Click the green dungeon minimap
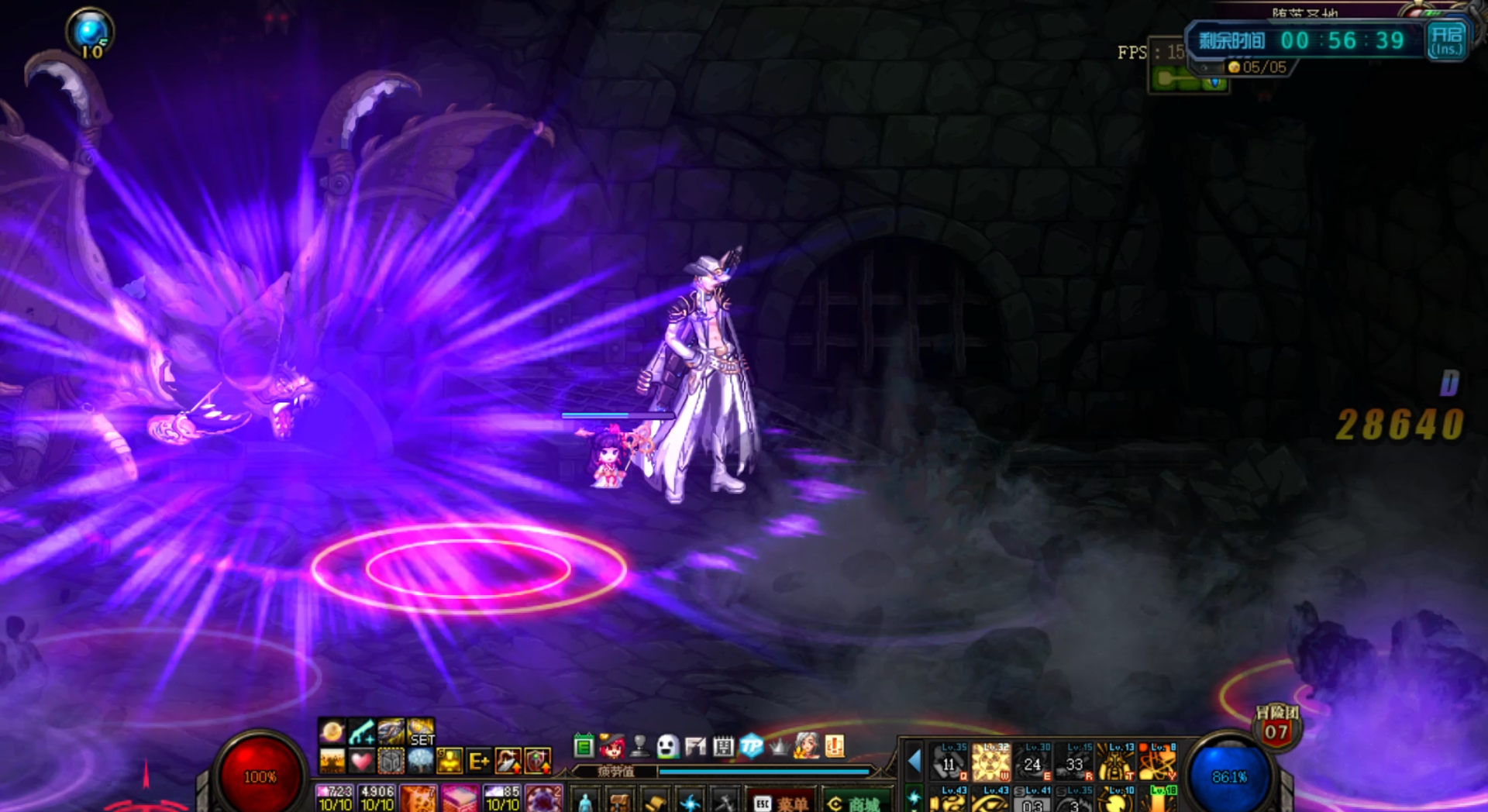 [1187, 79]
